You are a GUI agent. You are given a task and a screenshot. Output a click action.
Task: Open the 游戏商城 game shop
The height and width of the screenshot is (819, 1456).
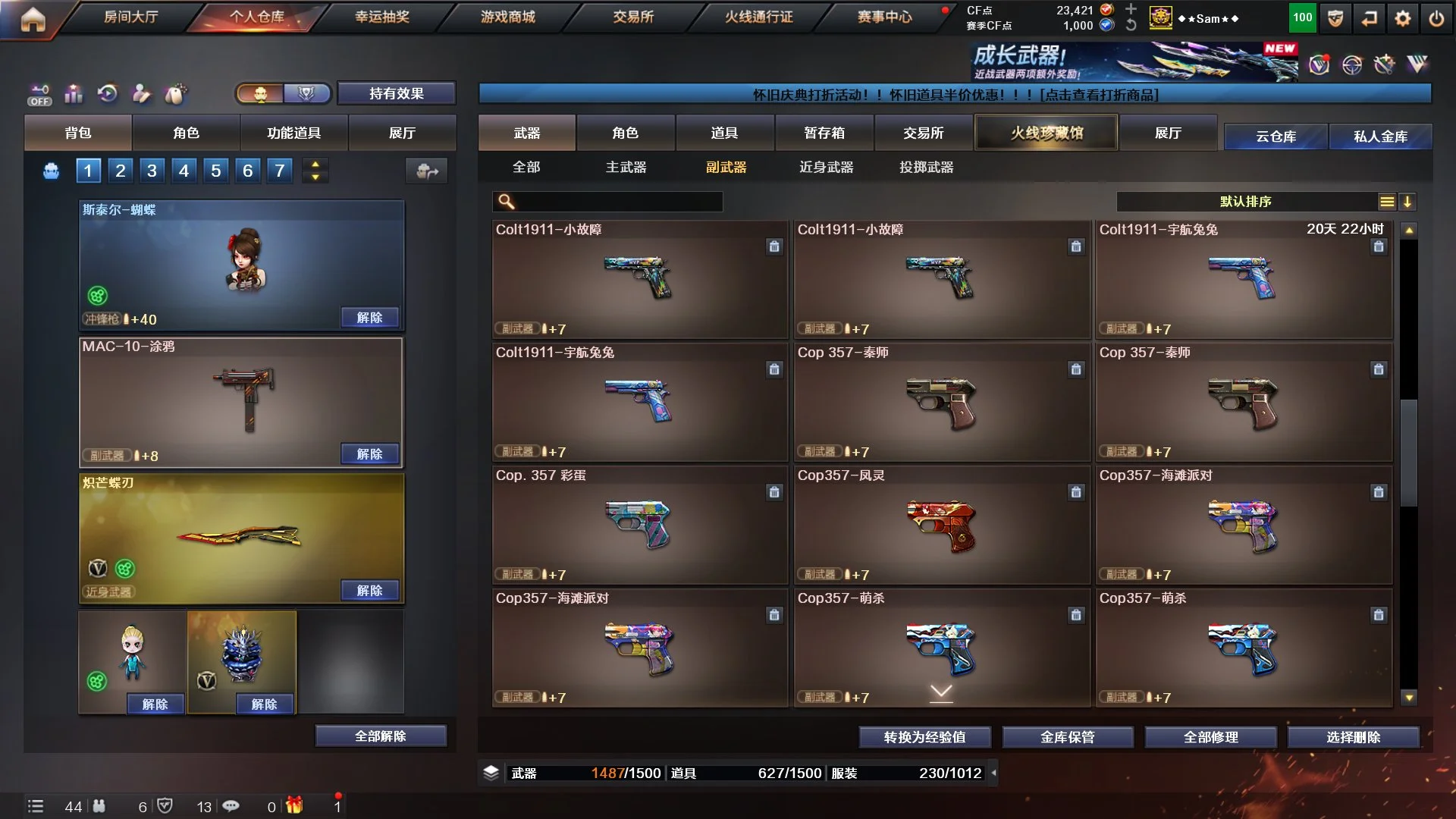(x=507, y=17)
